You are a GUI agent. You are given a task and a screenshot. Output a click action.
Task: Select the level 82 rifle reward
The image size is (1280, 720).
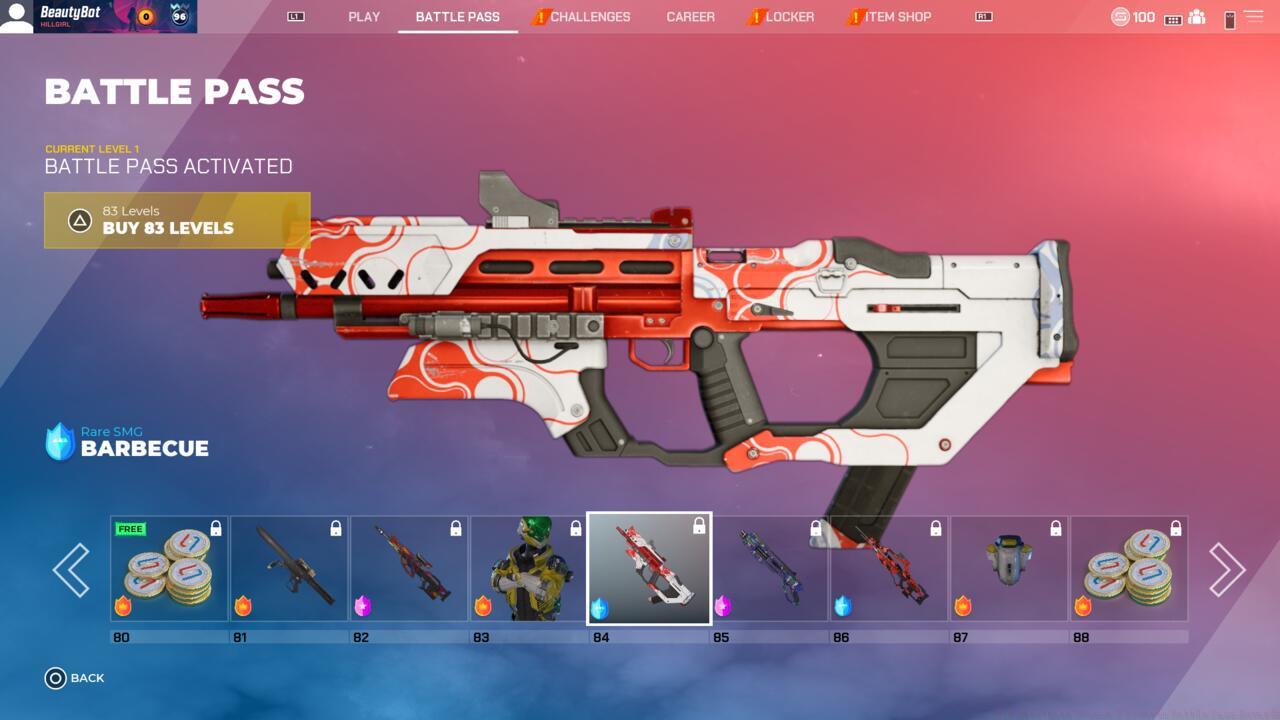pos(409,569)
